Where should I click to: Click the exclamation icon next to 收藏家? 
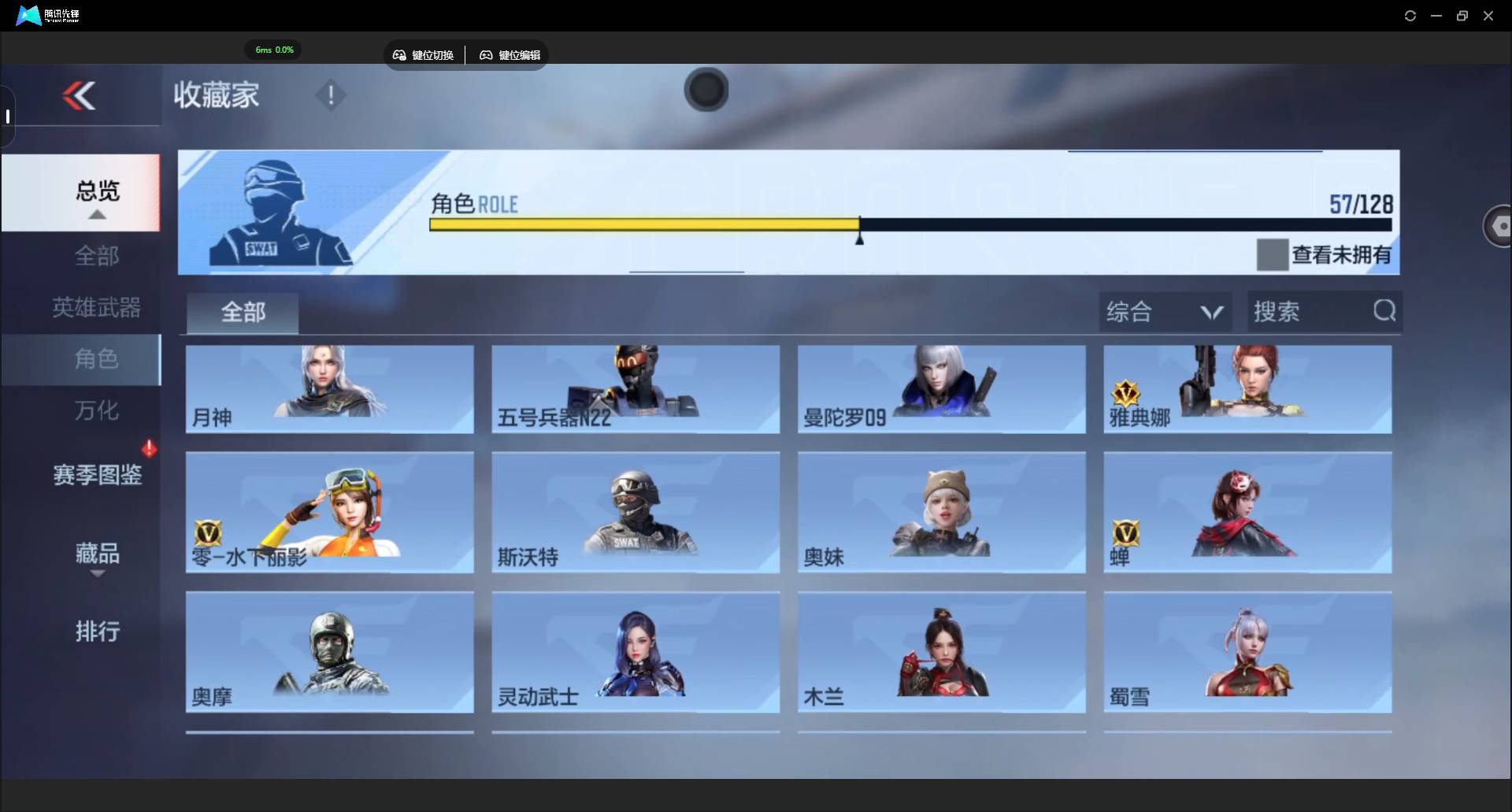tap(330, 95)
